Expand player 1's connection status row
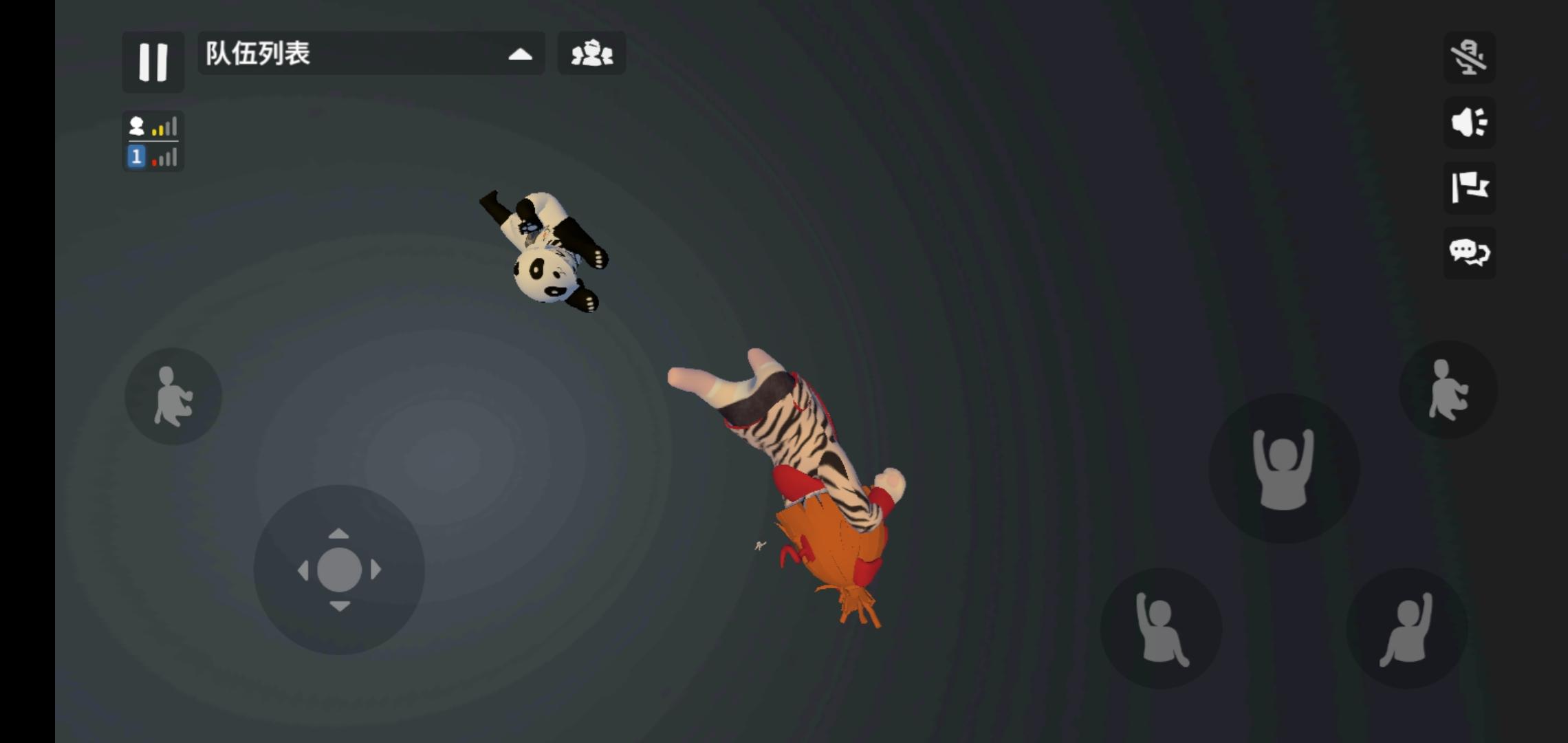The height and width of the screenshot is (743, 1568). [x=153, y=157]
